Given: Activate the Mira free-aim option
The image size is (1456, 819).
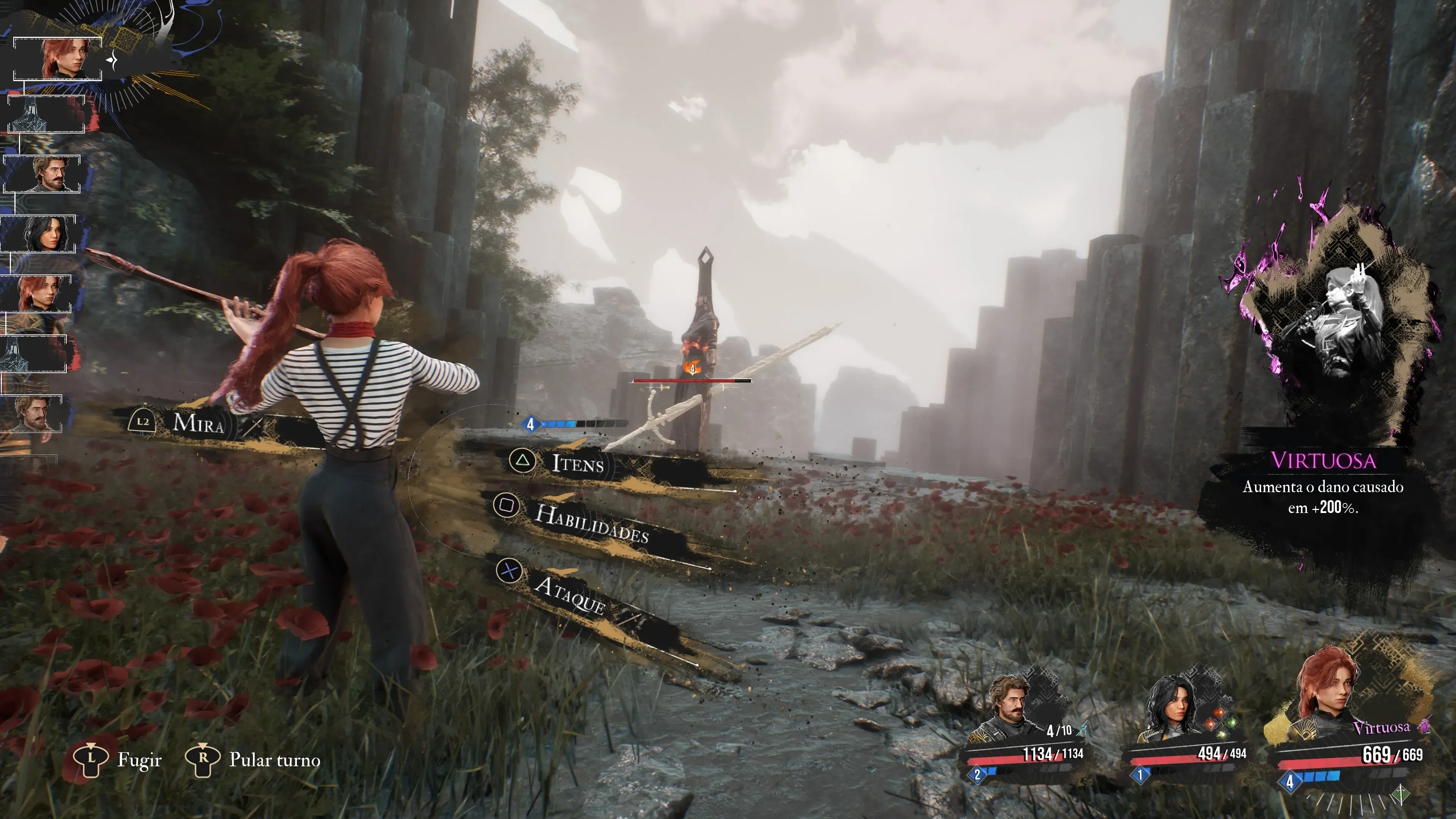Looking at the screenshot, I should click(197, 423).
